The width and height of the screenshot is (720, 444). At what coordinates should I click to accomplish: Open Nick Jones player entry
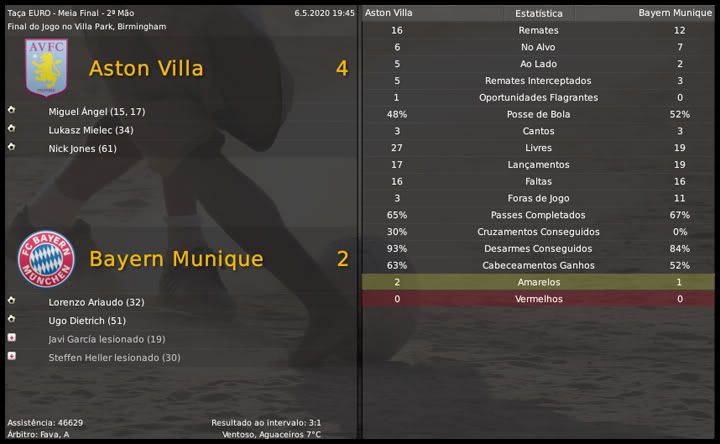click(x=83, y=149)
